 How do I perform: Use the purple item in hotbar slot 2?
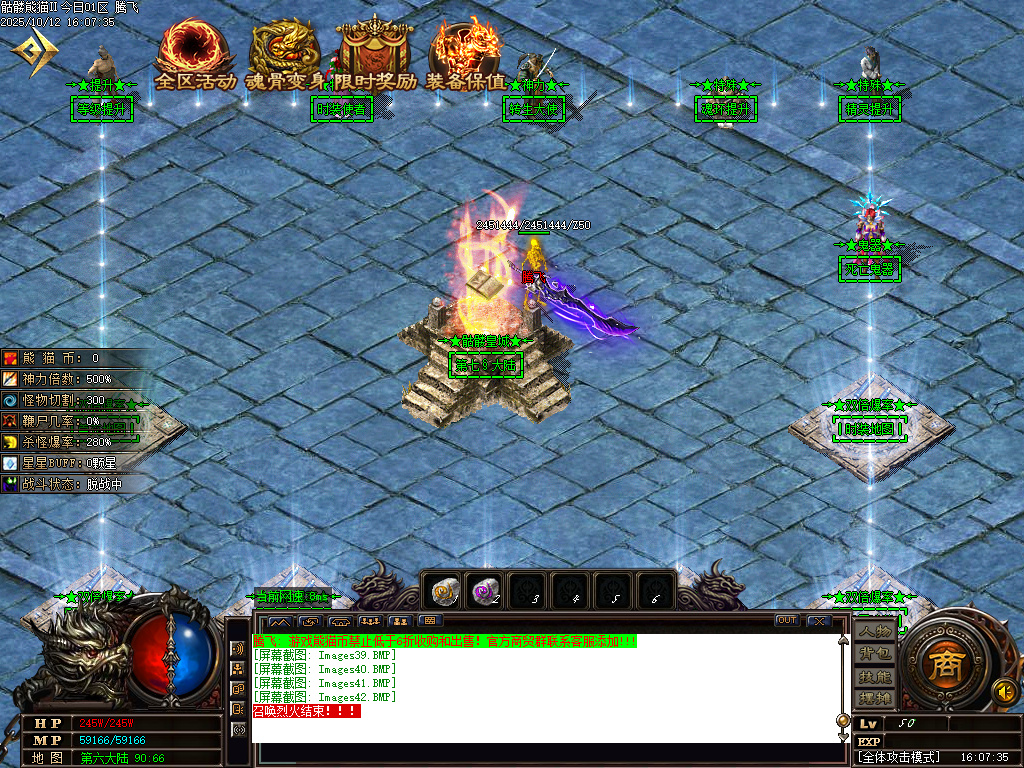(x=487, y=592)
